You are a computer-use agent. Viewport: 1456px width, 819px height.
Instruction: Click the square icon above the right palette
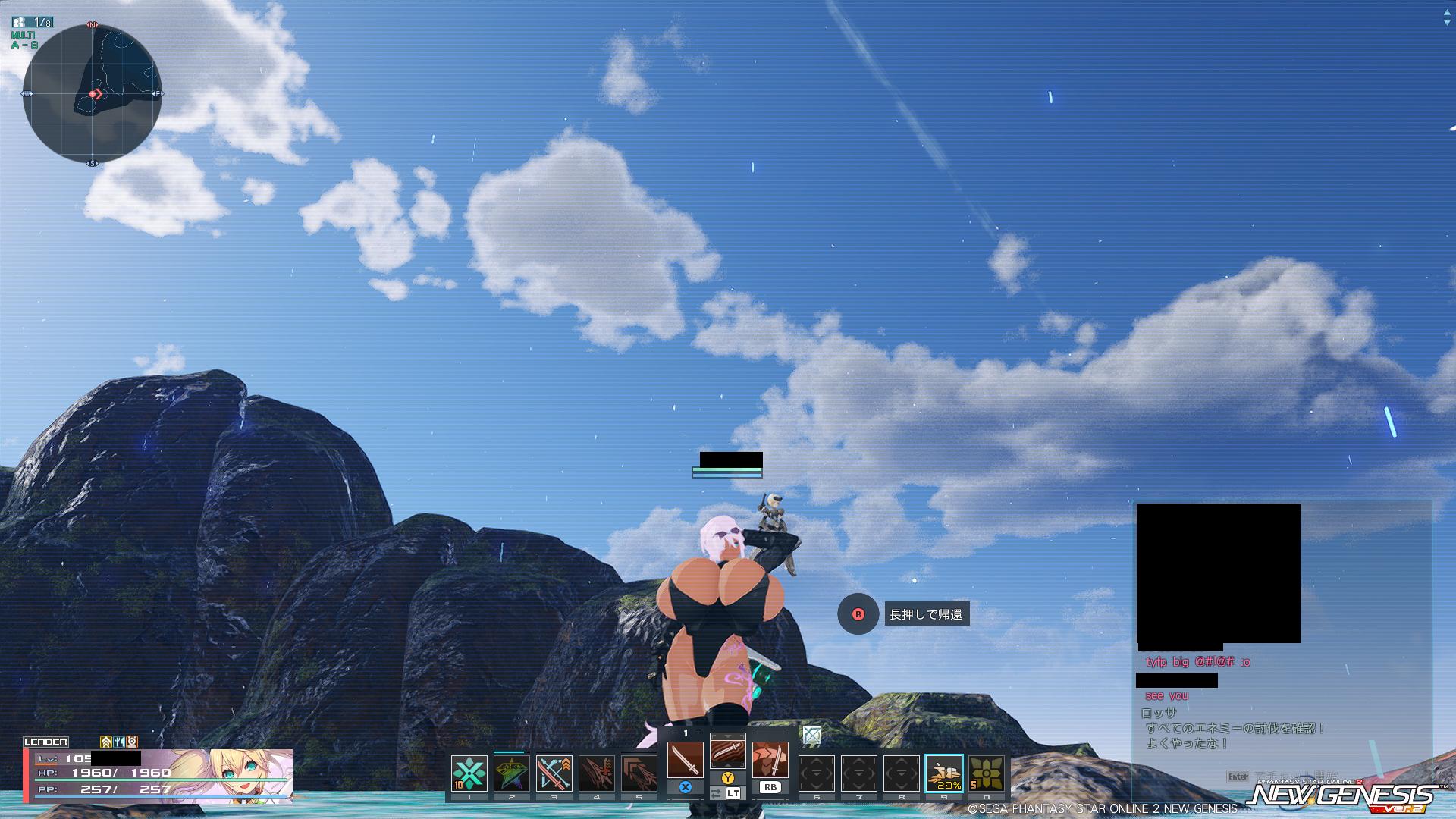tap(811, 735)
